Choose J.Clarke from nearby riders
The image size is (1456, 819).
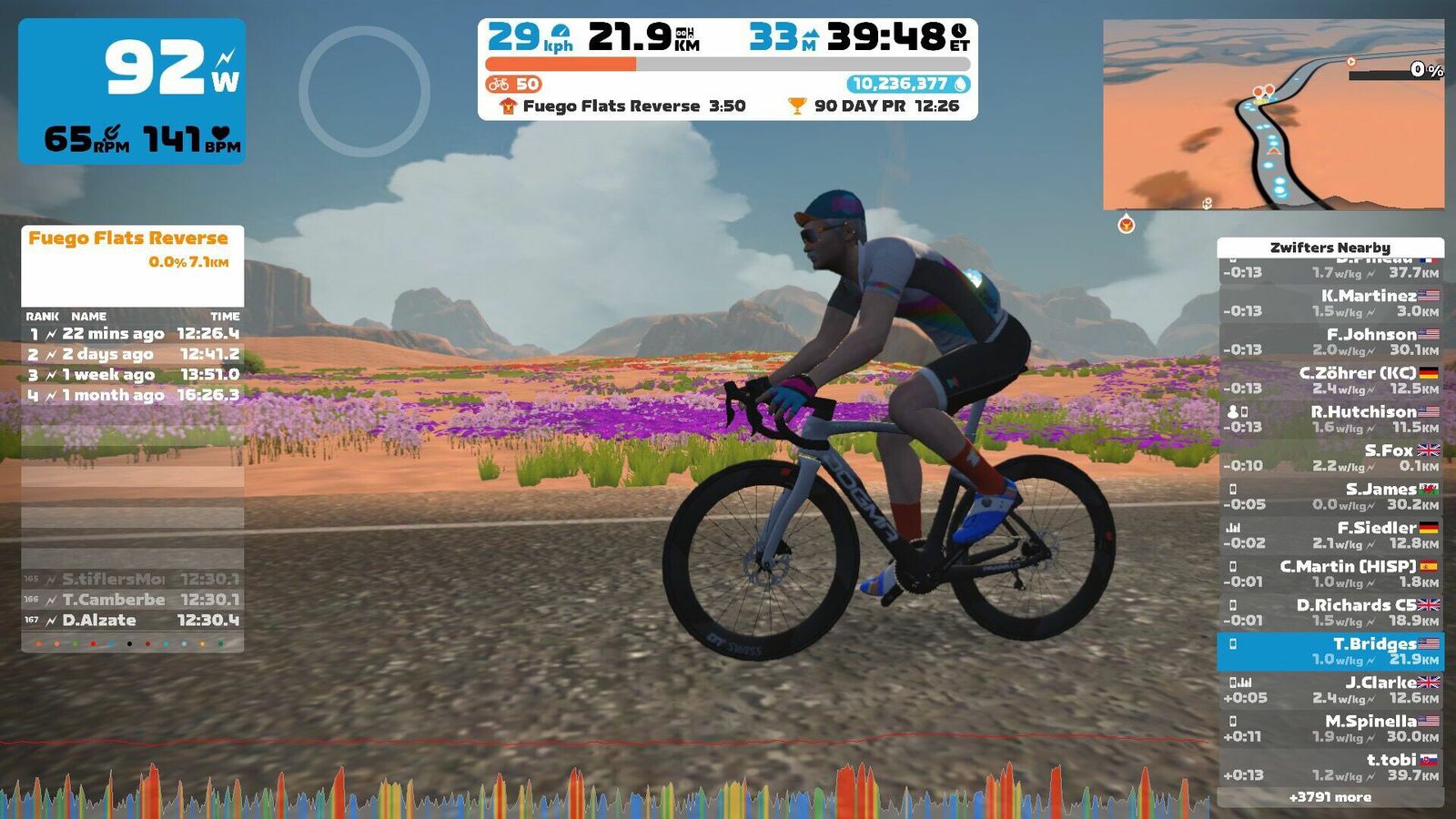1330,690
